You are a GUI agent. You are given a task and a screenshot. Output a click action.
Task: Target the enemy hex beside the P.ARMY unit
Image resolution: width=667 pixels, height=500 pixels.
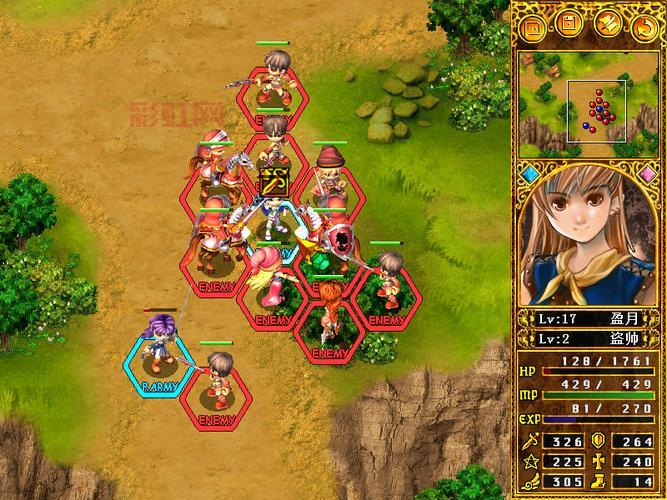[x=217, y=392]
